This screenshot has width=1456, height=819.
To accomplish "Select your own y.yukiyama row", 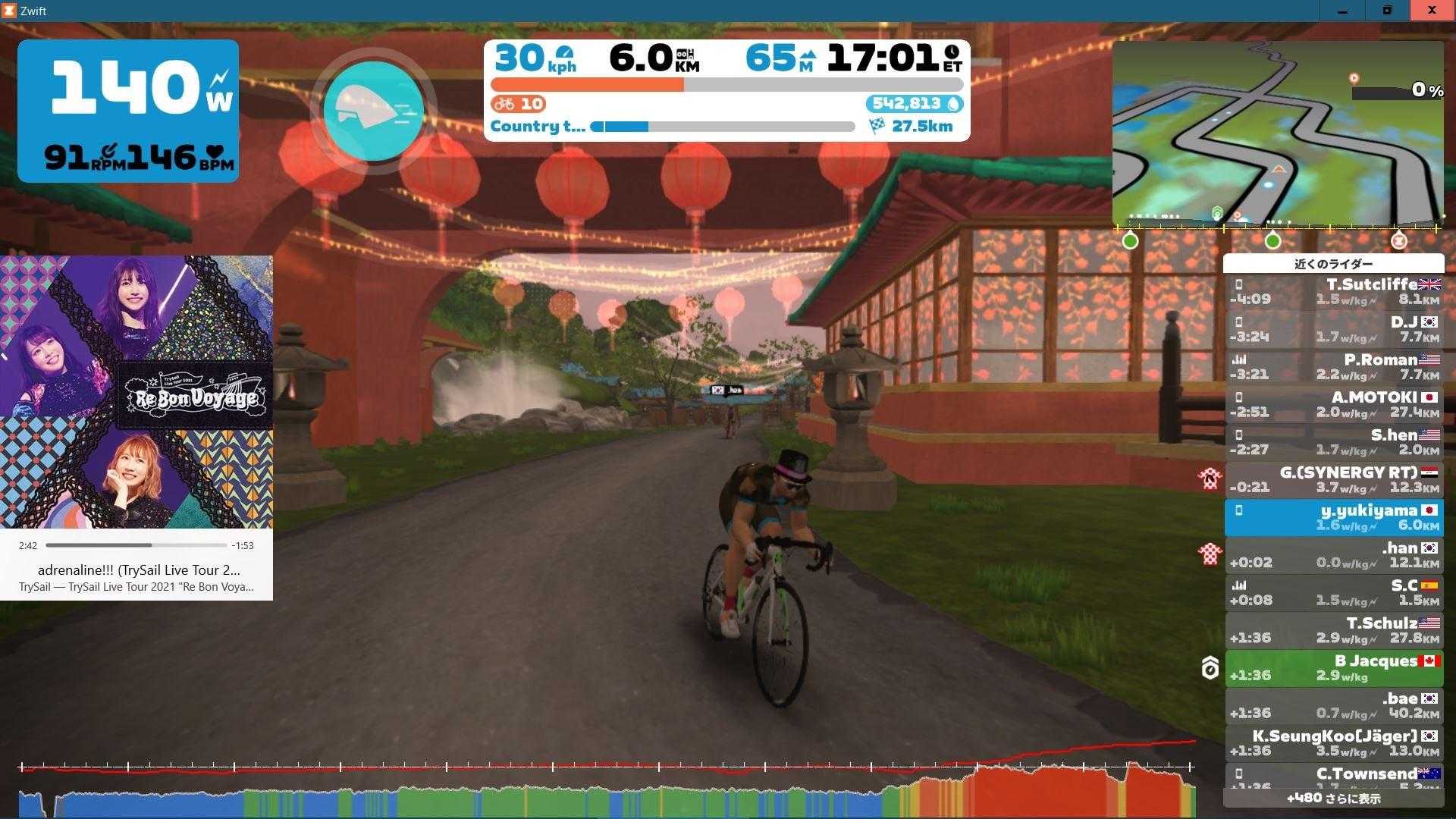I will 1334,517.
